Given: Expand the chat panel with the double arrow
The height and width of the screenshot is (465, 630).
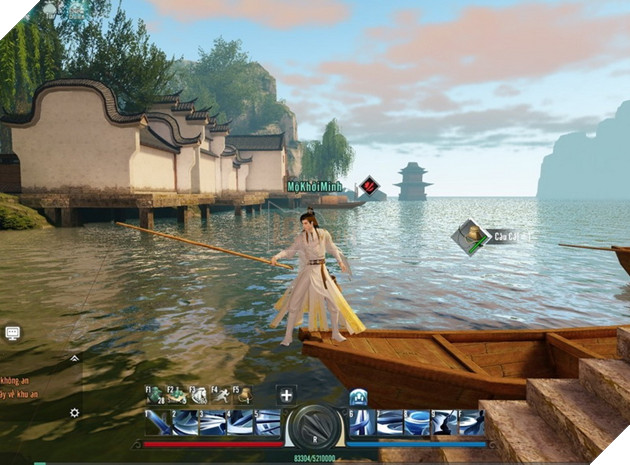Looking at the screenshot, I should pyautogui.click(x=73, y=358).
